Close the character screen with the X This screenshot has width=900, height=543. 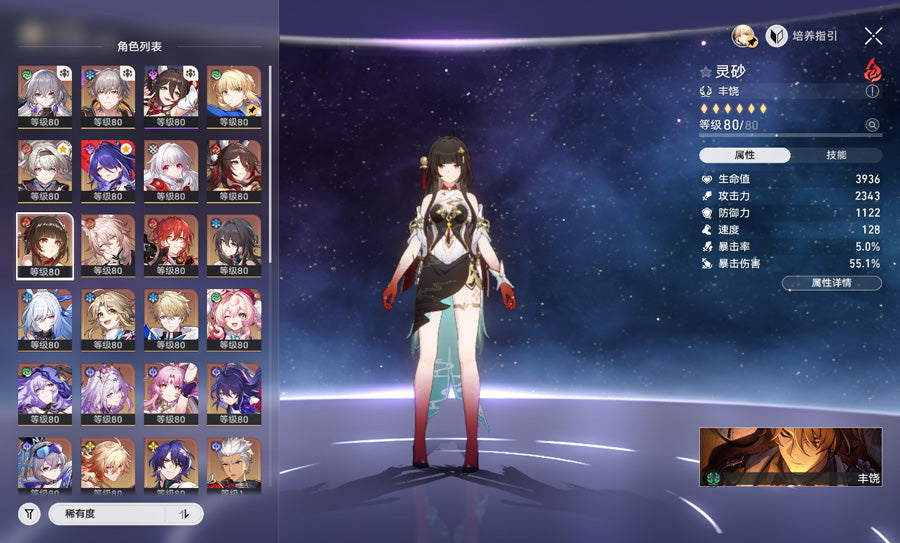pyautogui.click(x=873, y=36)
